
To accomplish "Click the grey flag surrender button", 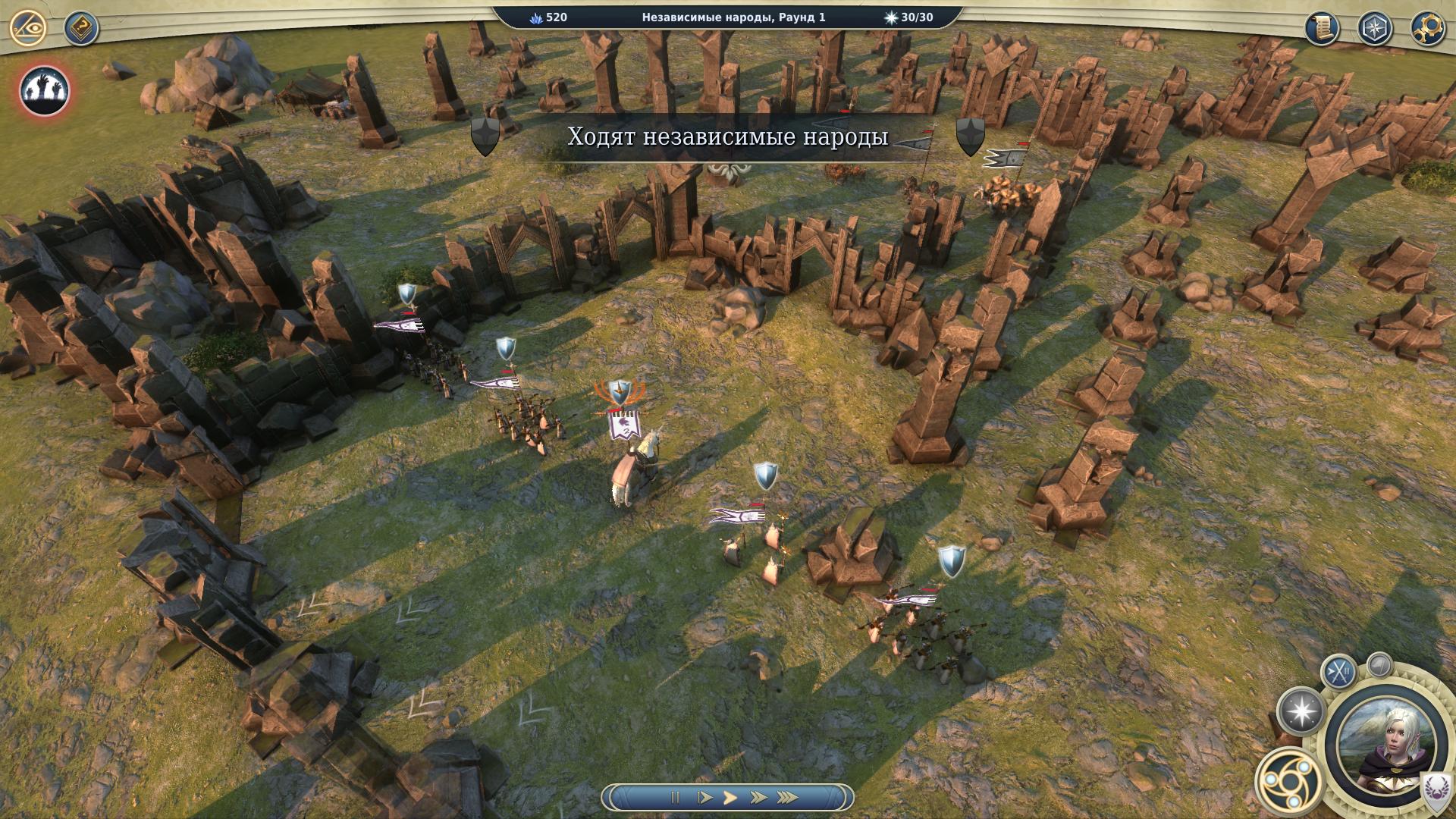I will 1380,665.
